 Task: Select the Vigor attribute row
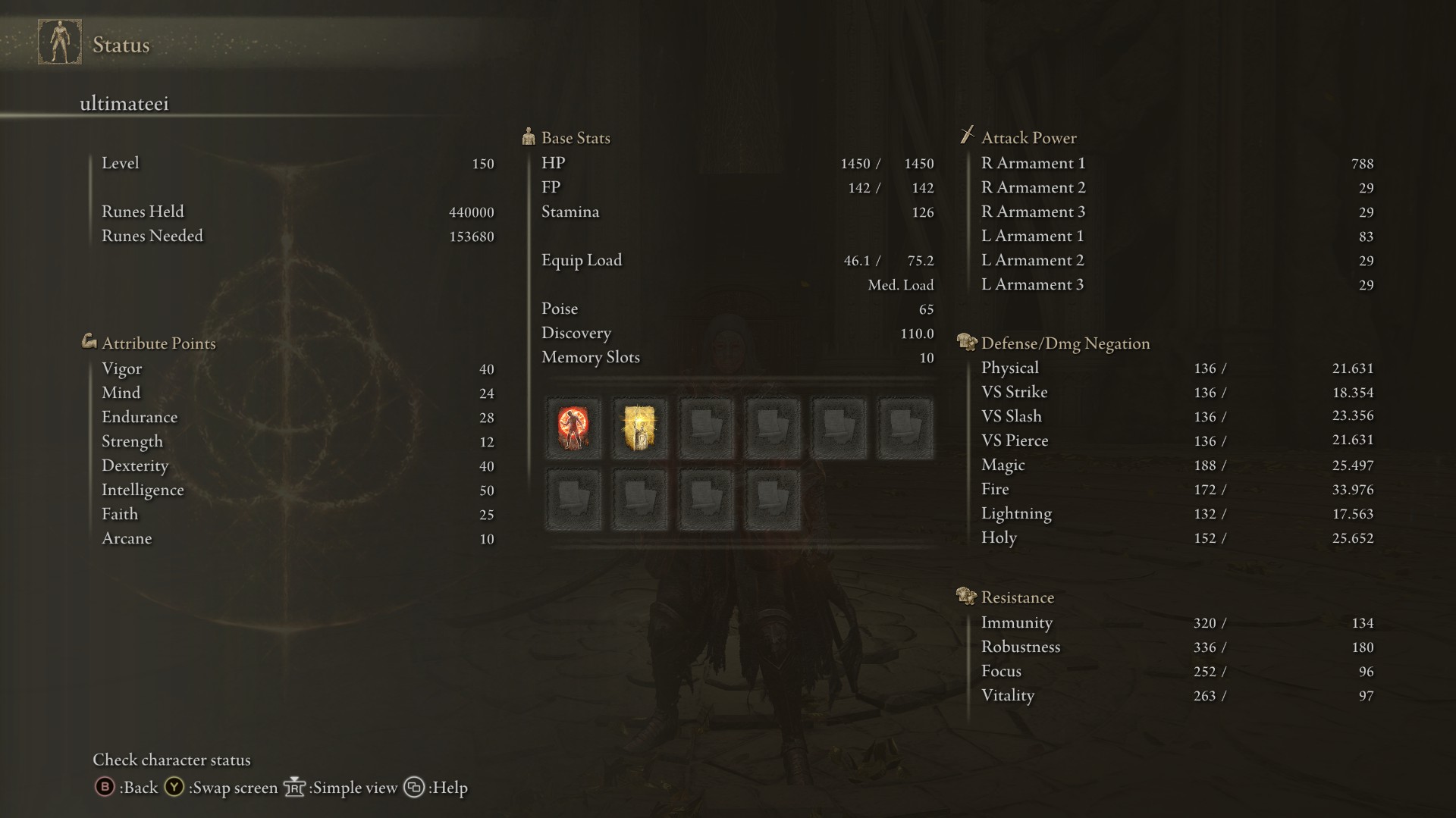point(296,369)
